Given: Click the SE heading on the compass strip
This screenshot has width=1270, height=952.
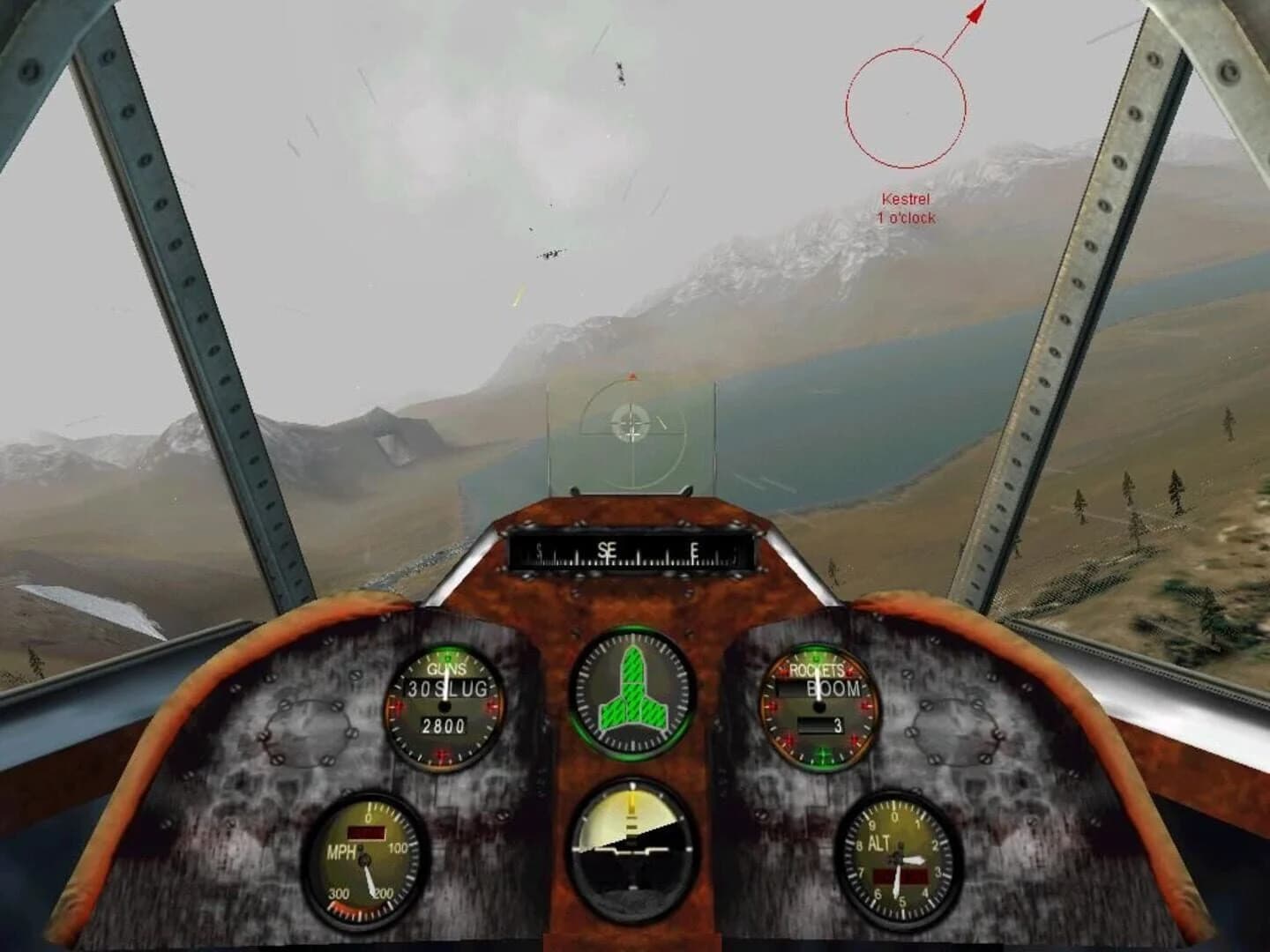Looking at the screenshot, I should pyautogui.click(x=606, y=548).
